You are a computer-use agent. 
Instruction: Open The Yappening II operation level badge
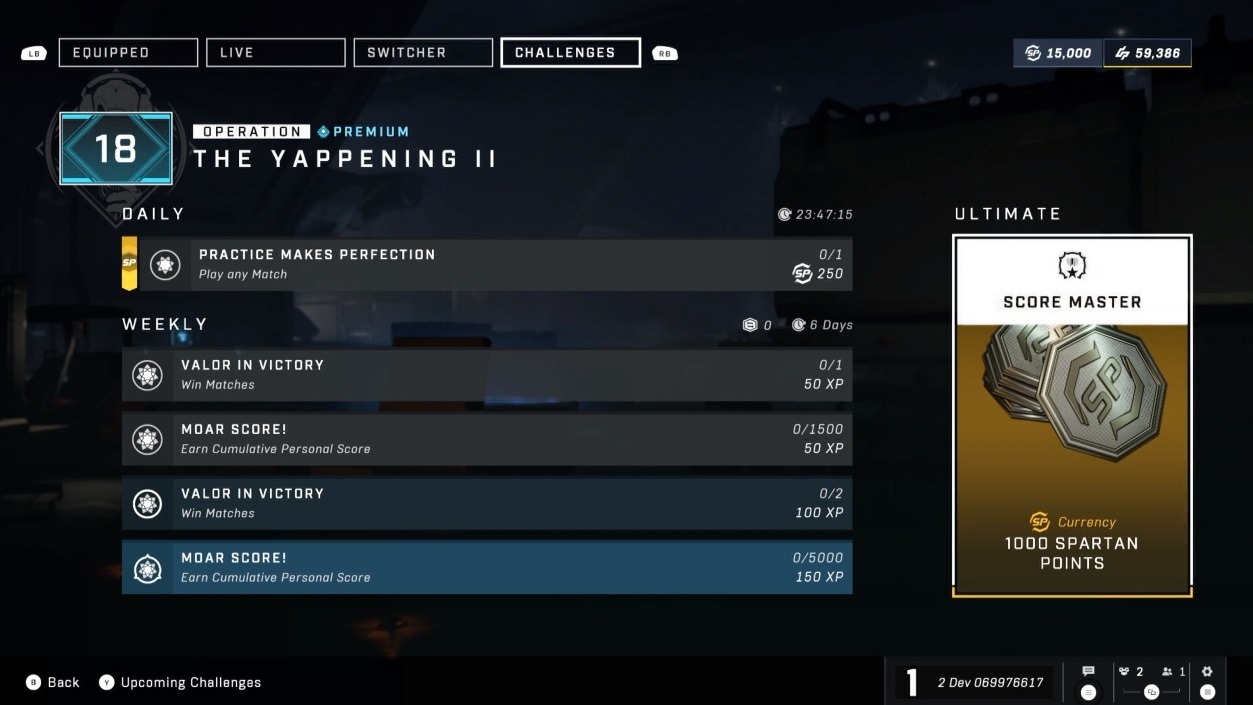(115, 149)
